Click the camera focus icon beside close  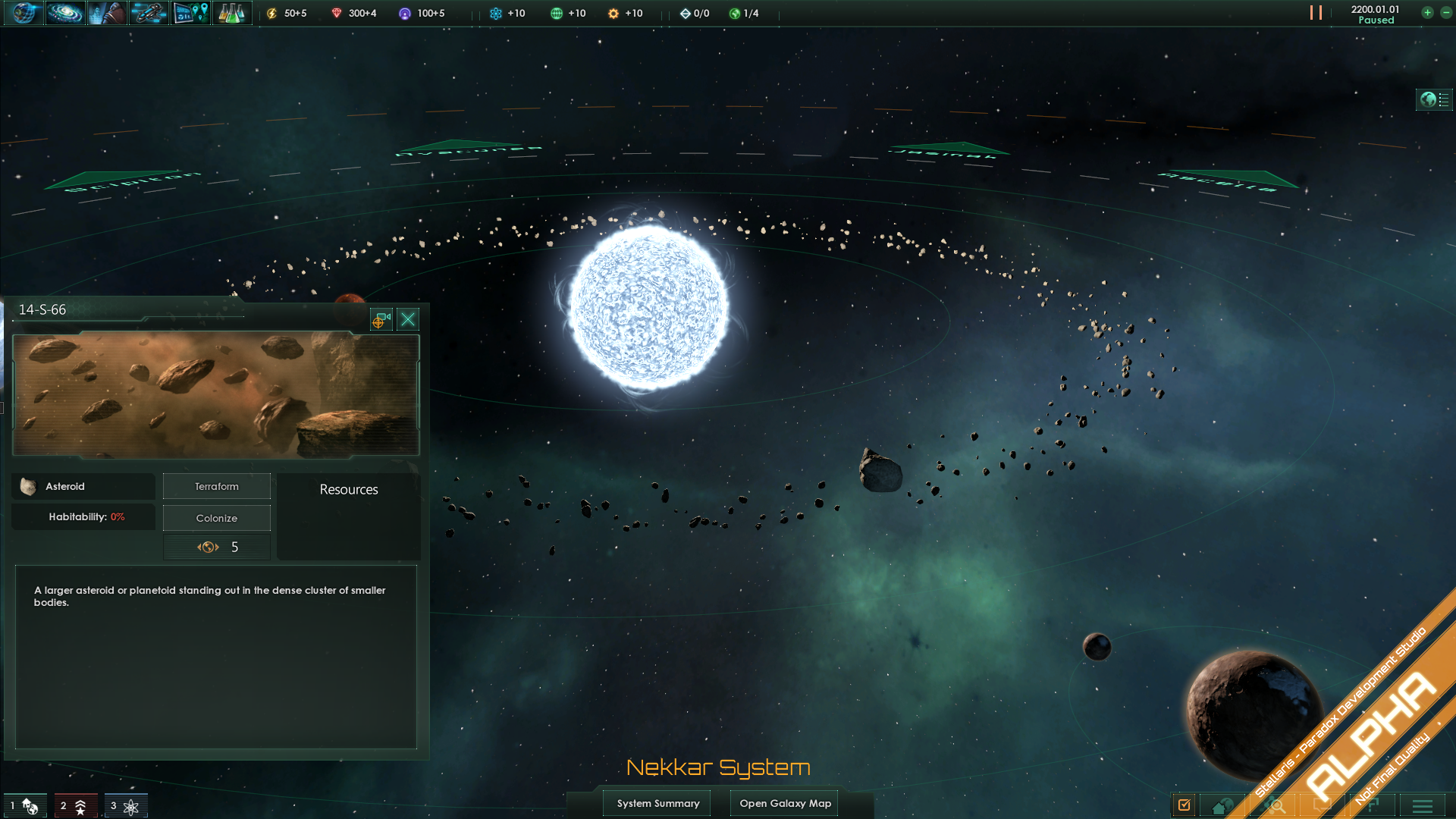pyautogui.click(x=381, y=319)
